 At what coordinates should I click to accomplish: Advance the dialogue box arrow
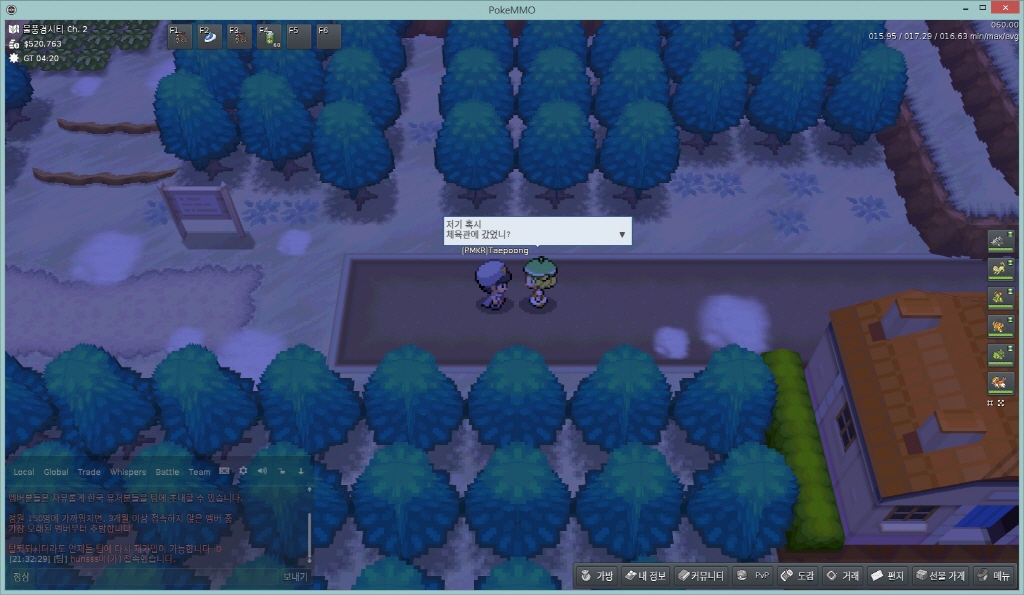[x=622, y=234]
